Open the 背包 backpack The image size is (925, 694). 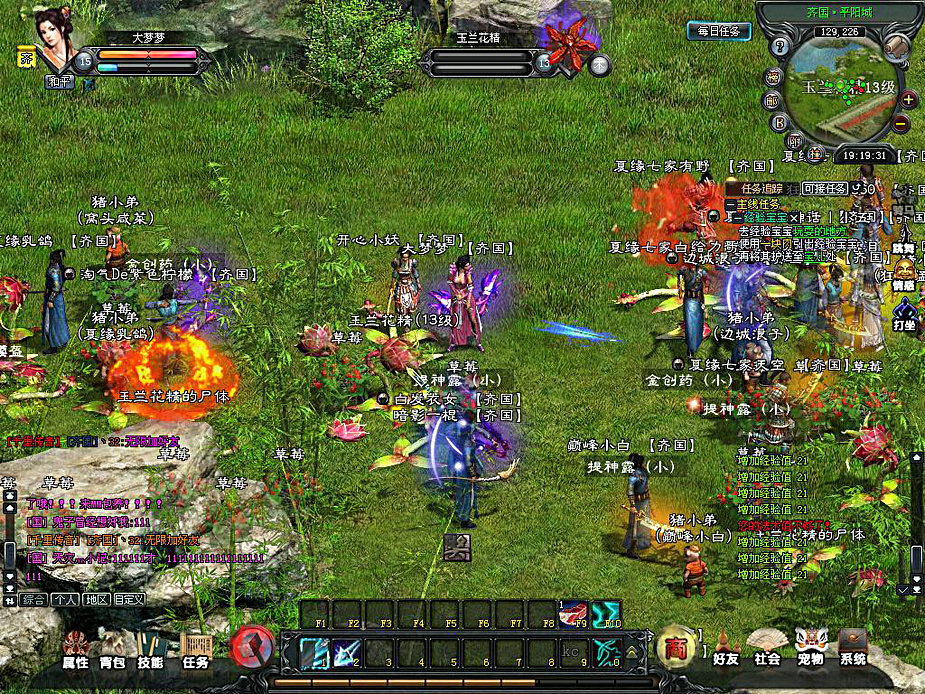(114, 649)
